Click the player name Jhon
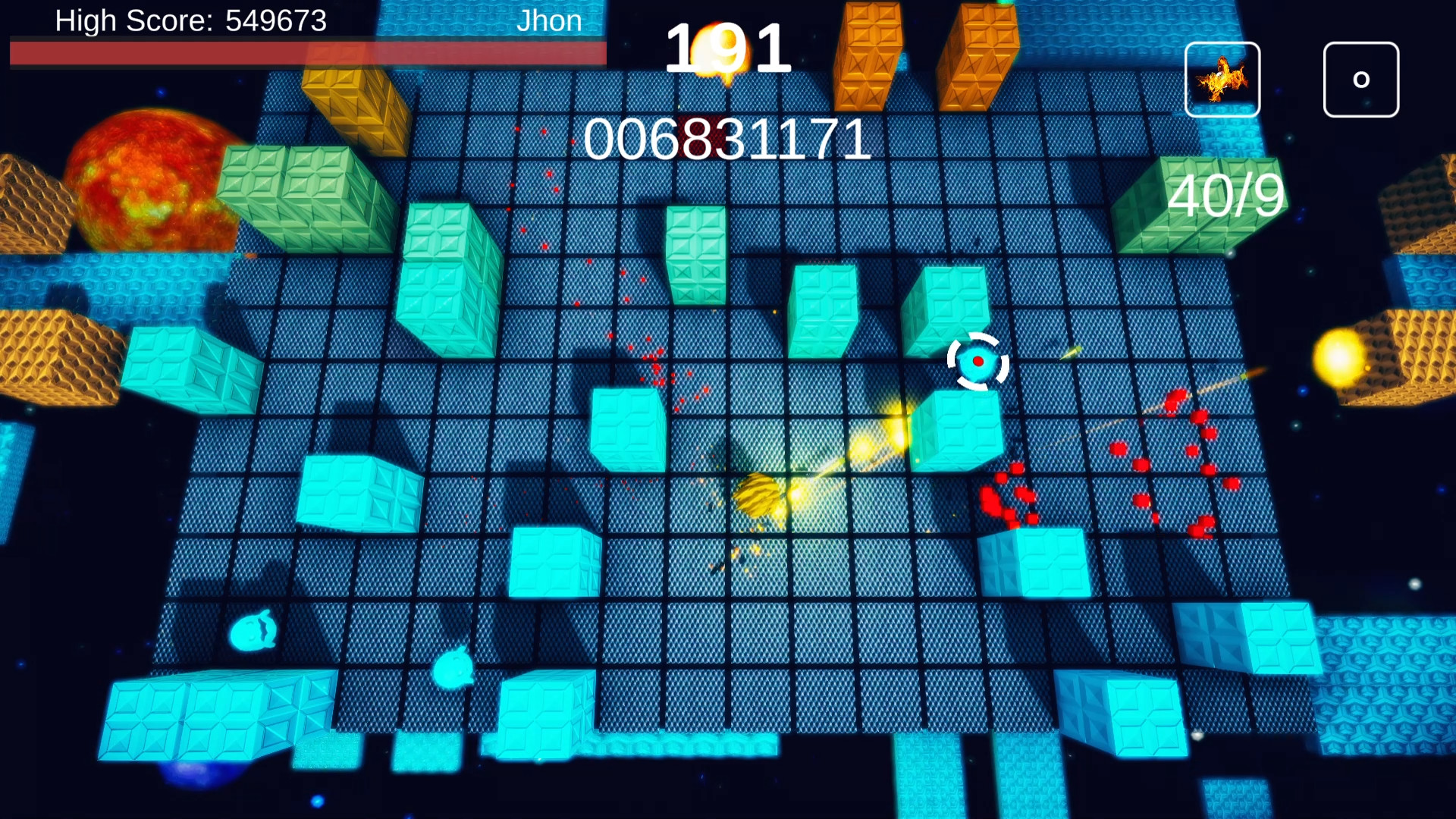Screen dimensions: 1456x819 pos(548,20)
